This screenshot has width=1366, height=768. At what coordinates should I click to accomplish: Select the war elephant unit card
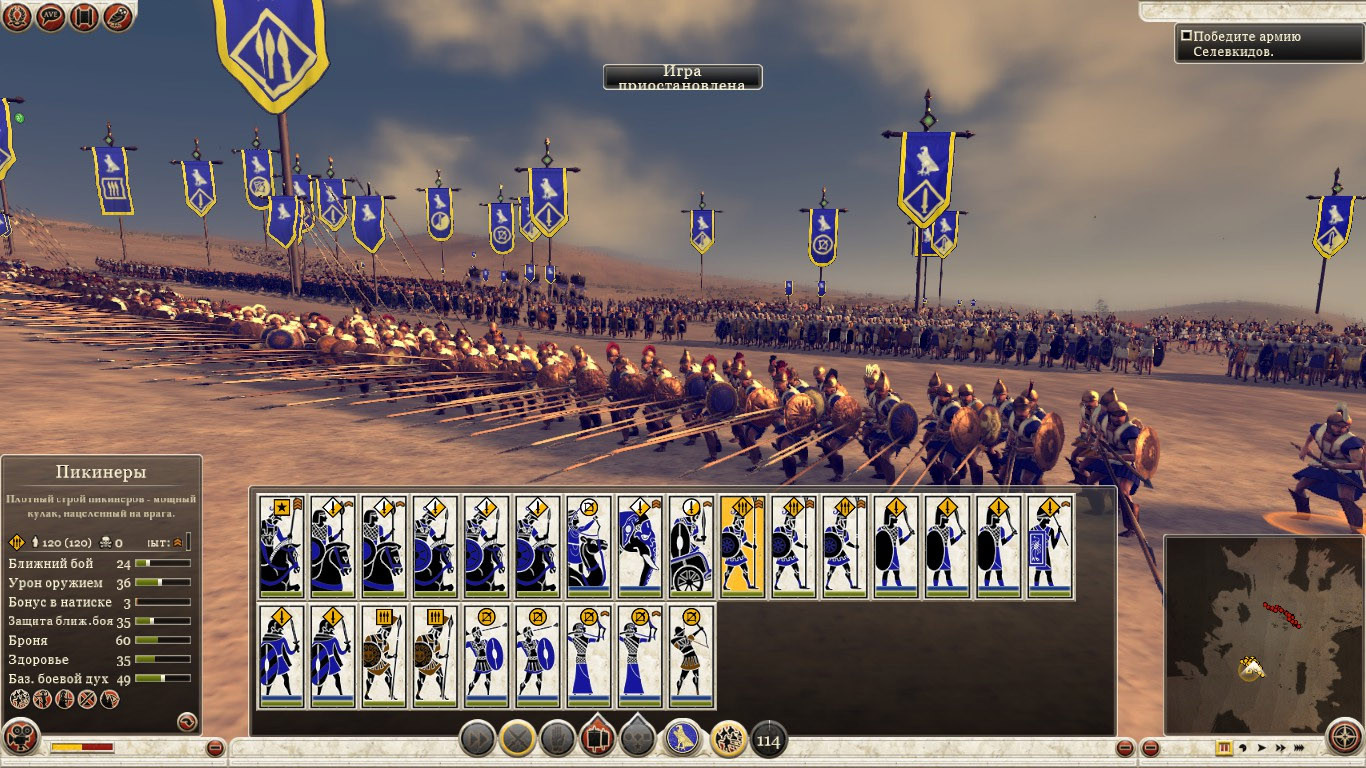click(640, 546)
